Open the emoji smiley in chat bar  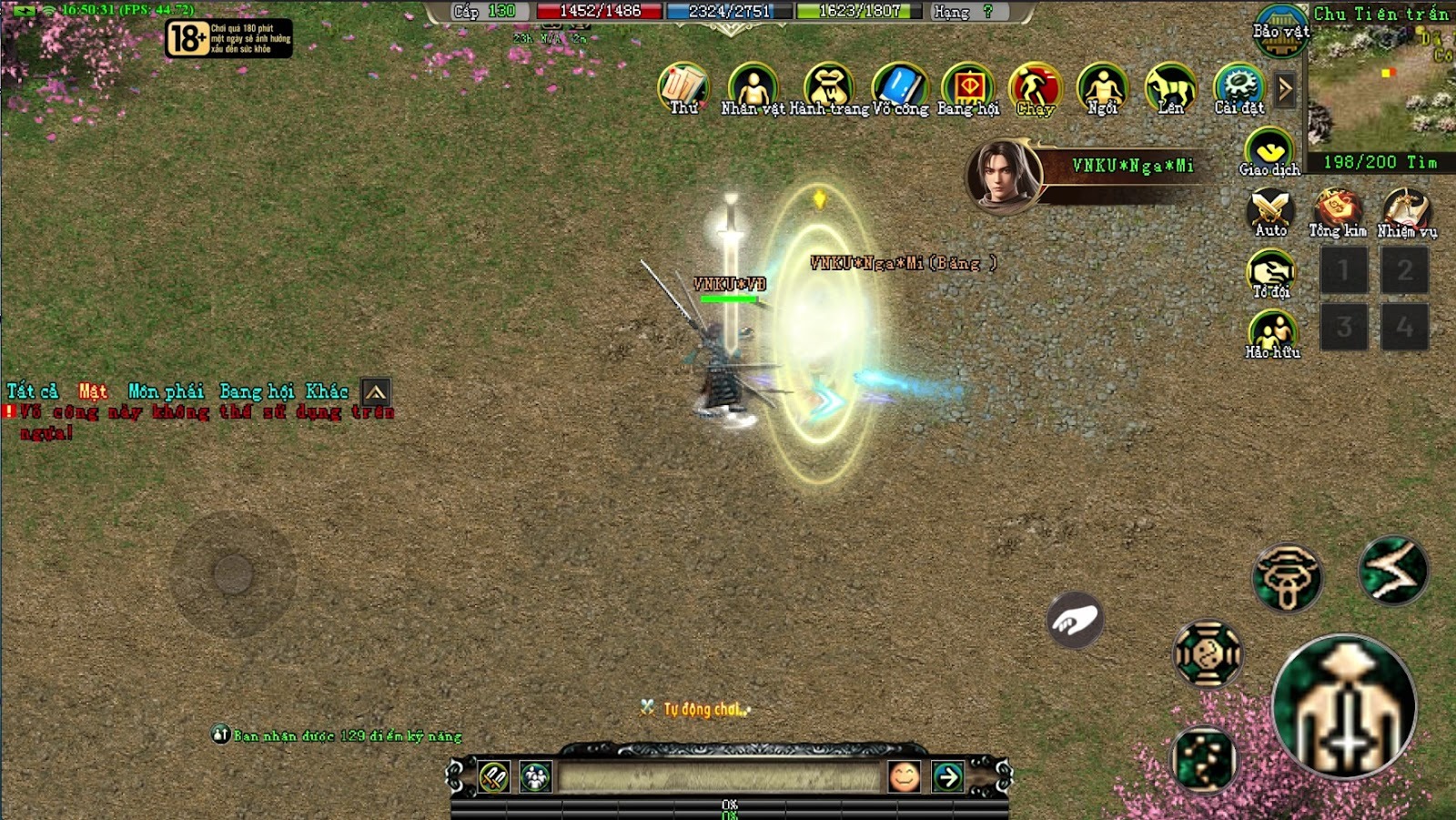coord(904,776)
